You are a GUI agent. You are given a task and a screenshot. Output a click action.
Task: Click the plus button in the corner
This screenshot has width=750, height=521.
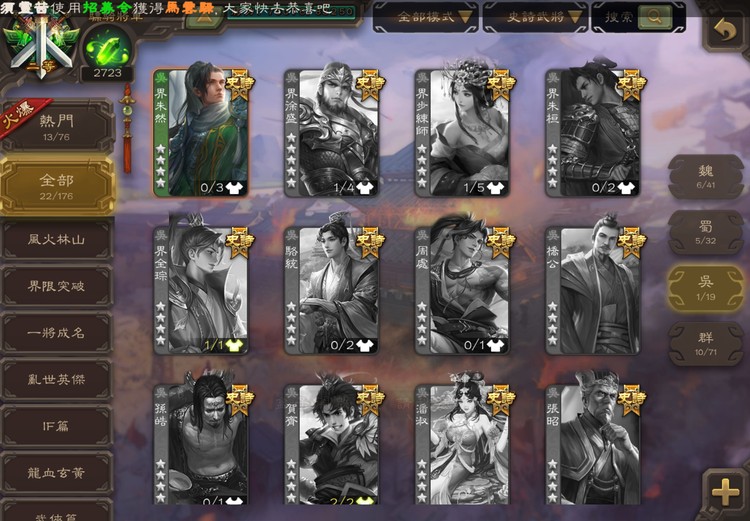click(x=722, y=491)
